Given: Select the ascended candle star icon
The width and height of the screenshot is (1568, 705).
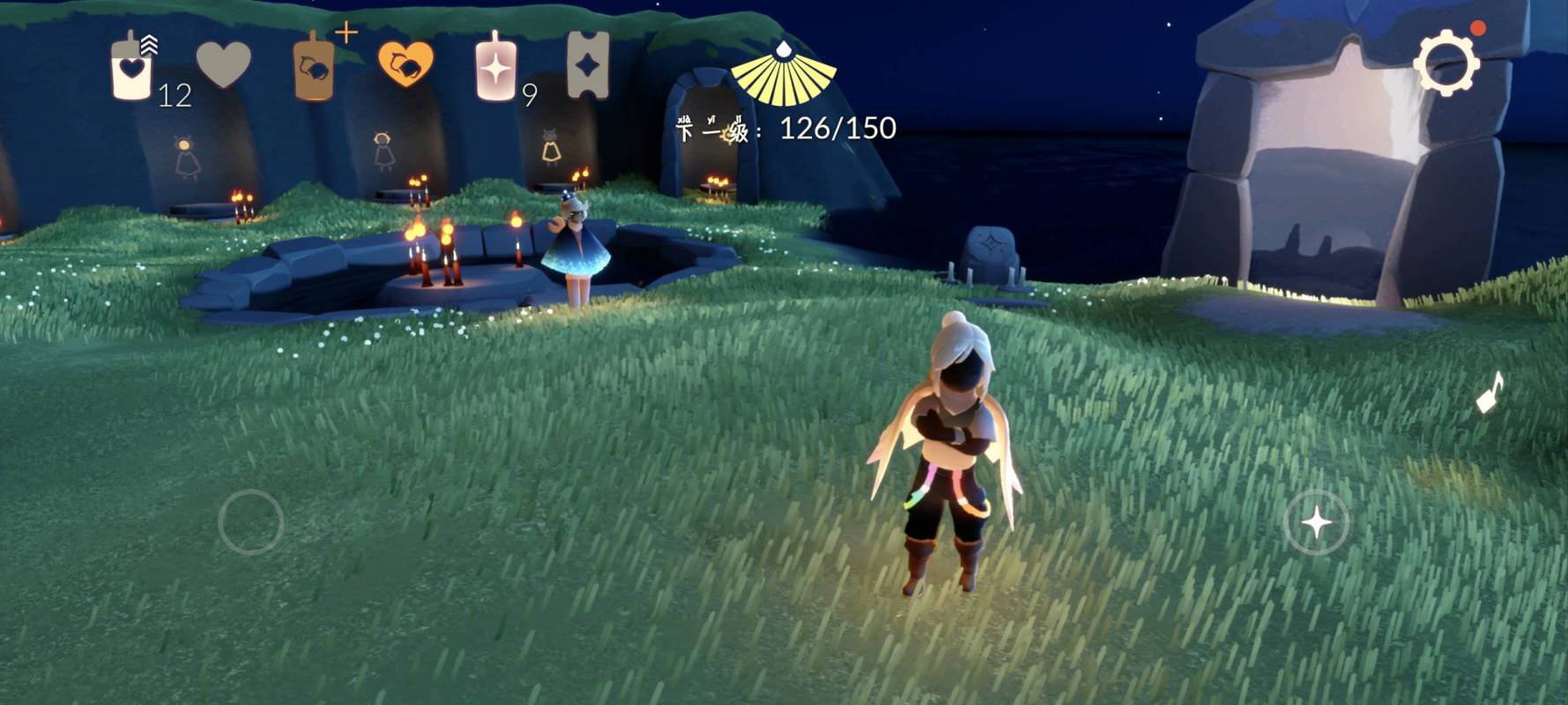Looking at the screenshot, I should click(495, 67).
